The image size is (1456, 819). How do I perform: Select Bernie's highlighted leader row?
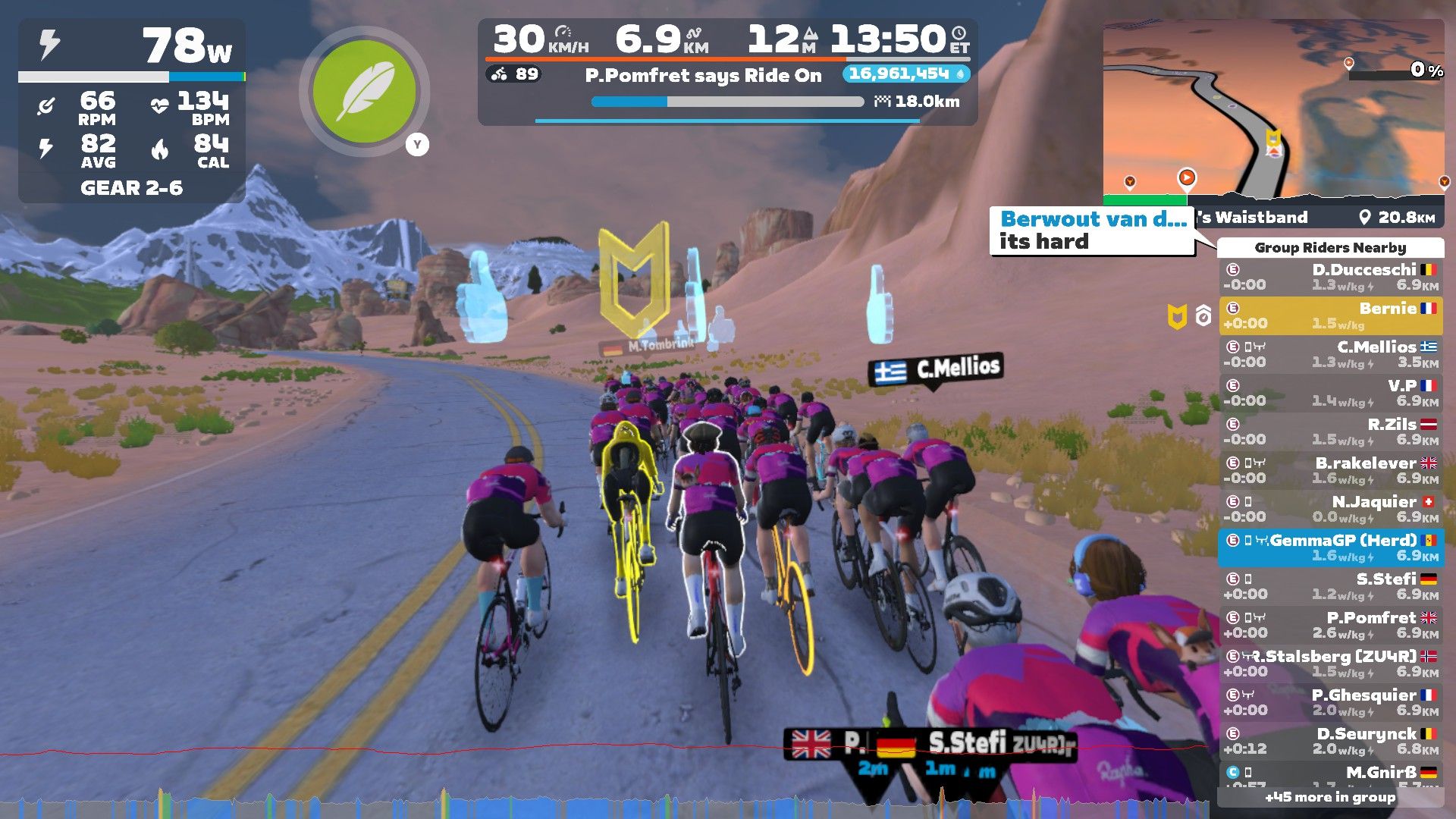tap(1331, 315)
